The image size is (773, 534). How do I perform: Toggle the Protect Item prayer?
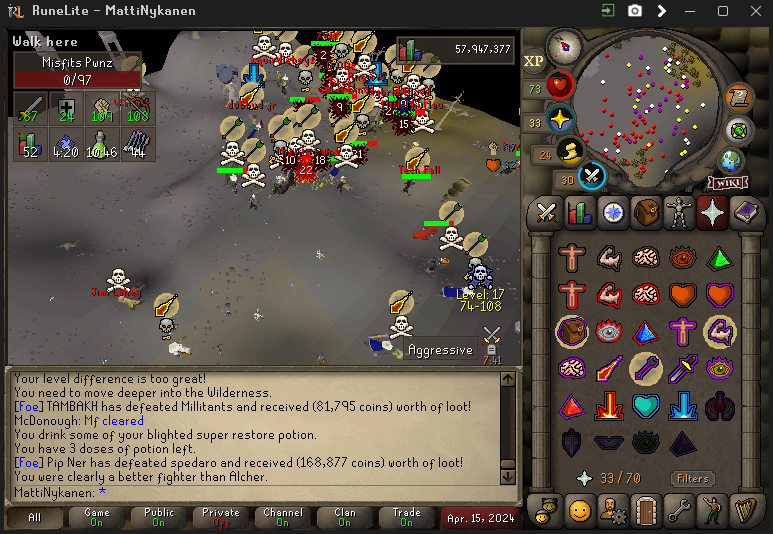(x=572, y=331)
